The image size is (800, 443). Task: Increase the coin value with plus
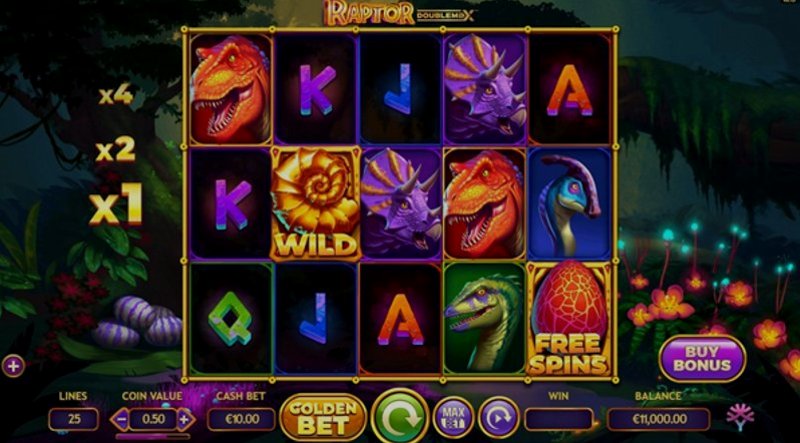(x=183, y=419)
